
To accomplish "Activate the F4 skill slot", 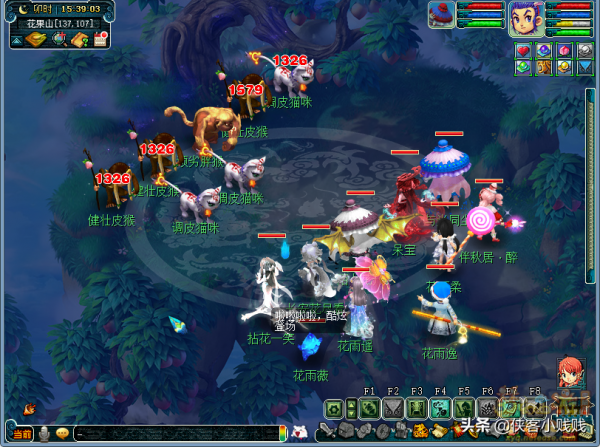I will [440, 408].
